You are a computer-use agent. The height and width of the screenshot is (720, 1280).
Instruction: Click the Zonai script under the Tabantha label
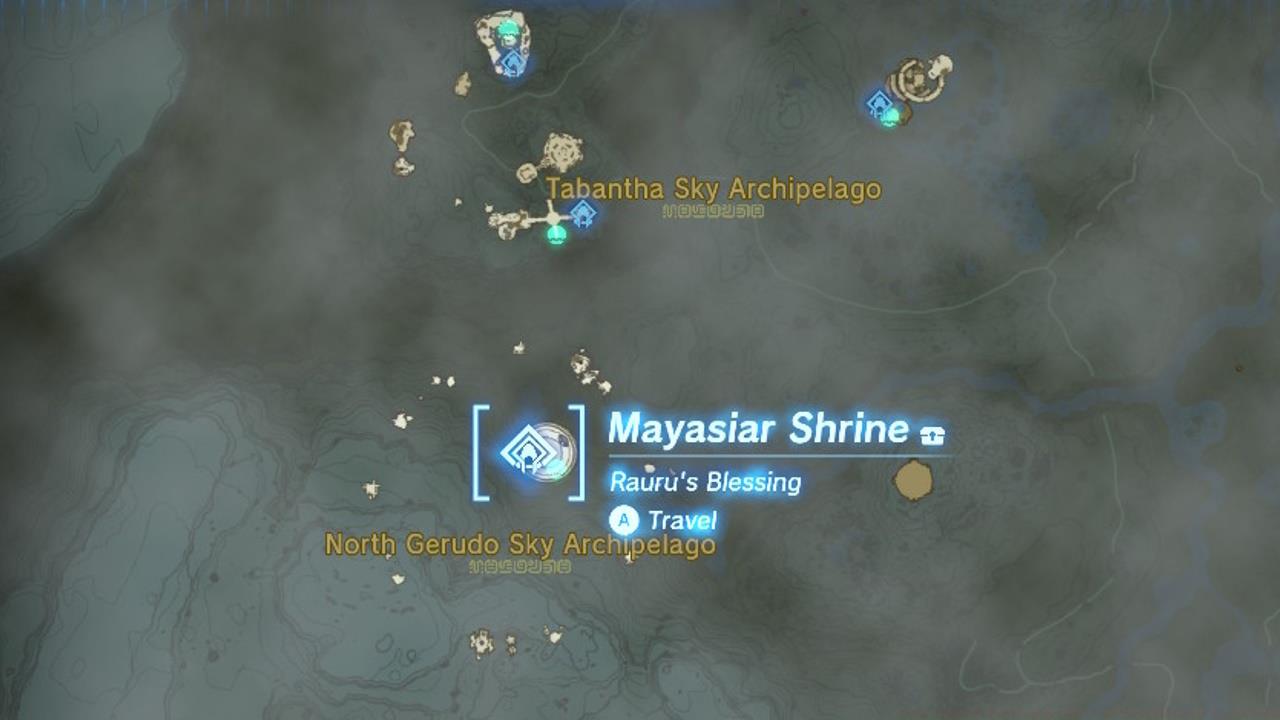713,212
